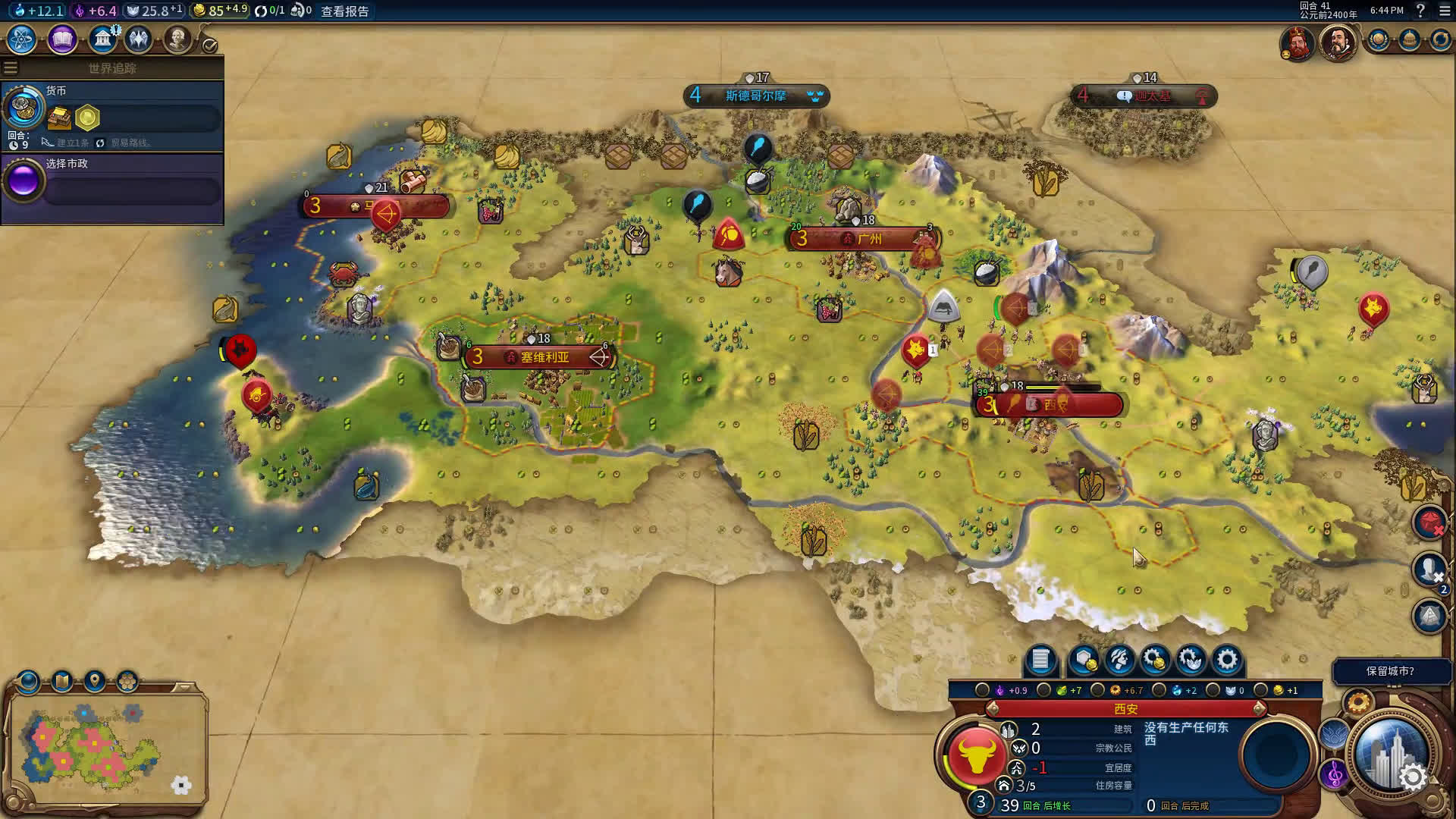Select the 广州 city banner
The width and height of the screenshot is (1456, 819).
863,239
